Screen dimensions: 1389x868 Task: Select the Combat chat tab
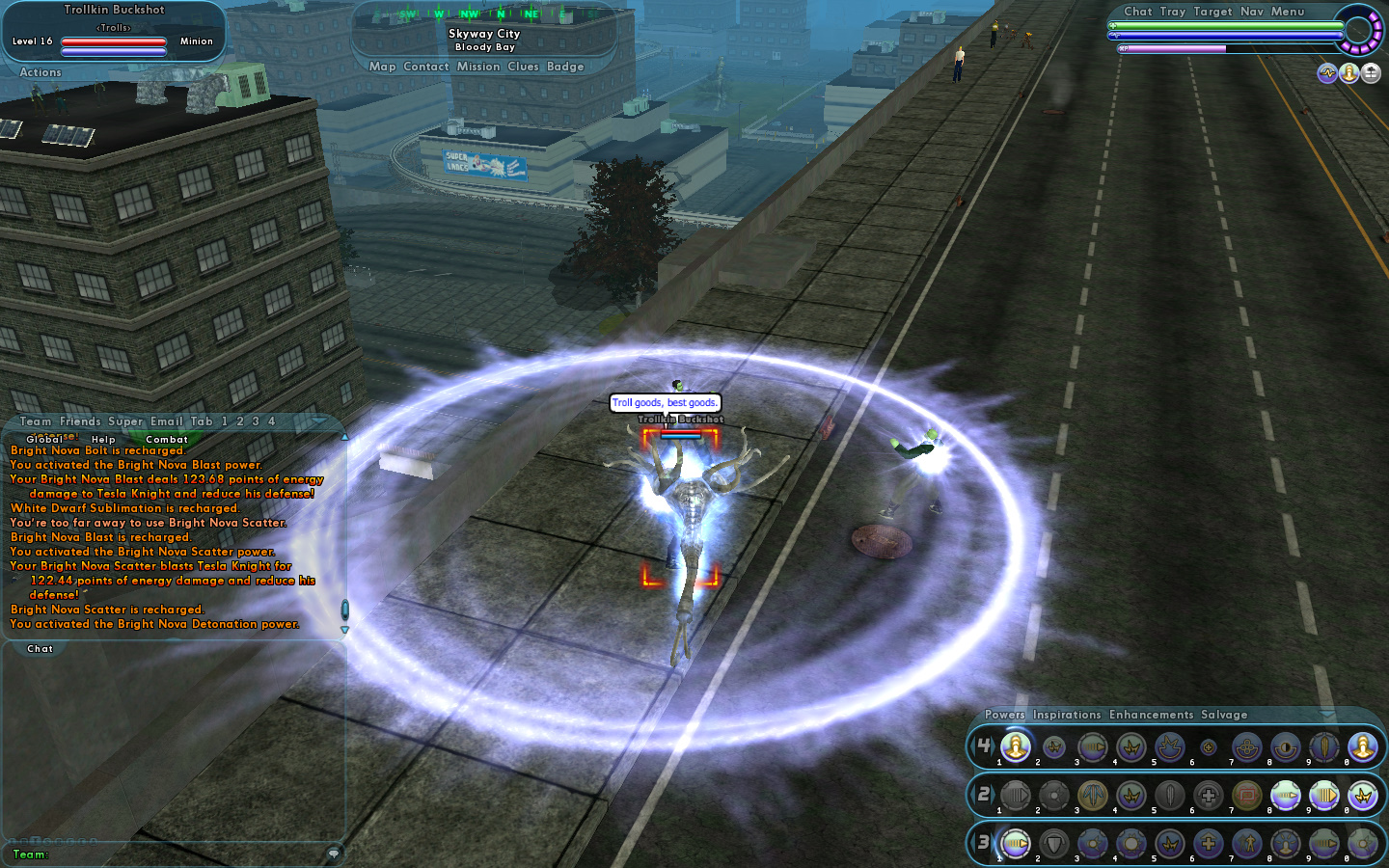tap(167, 440)
